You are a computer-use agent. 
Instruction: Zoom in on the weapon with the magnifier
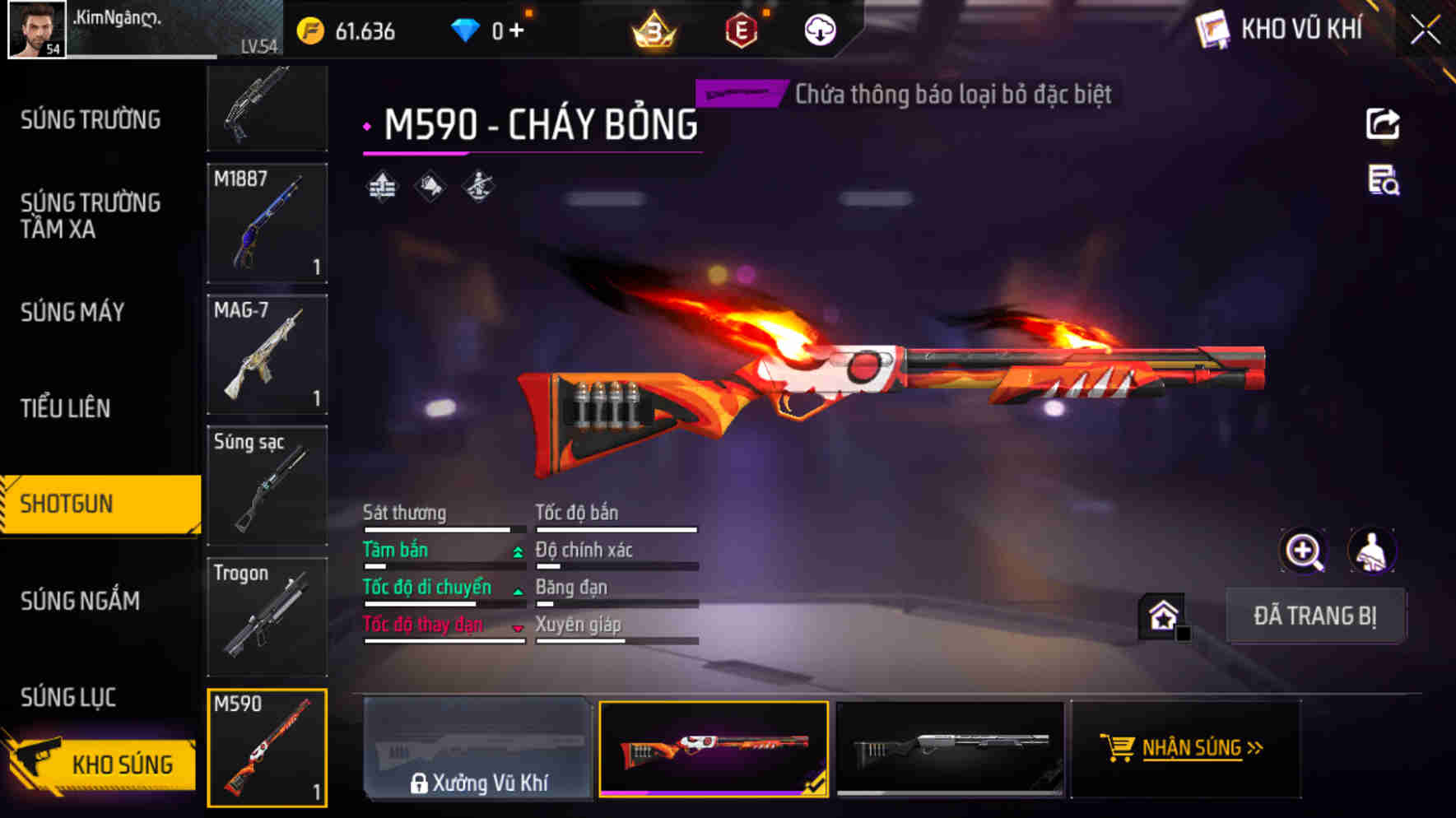click(x=1303, y=551)
